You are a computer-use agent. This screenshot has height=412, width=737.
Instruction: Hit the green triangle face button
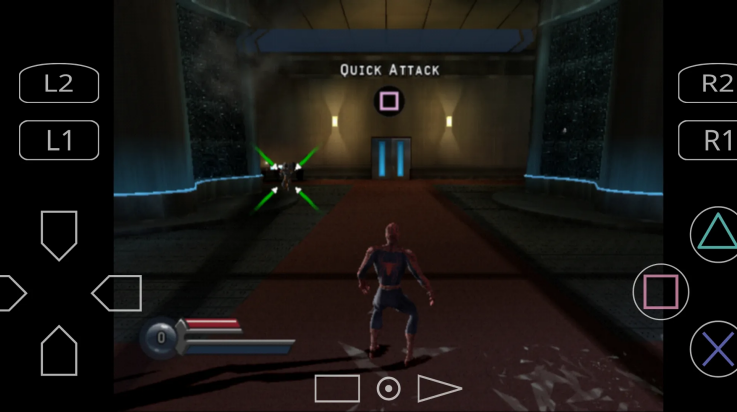pos(716,234)
